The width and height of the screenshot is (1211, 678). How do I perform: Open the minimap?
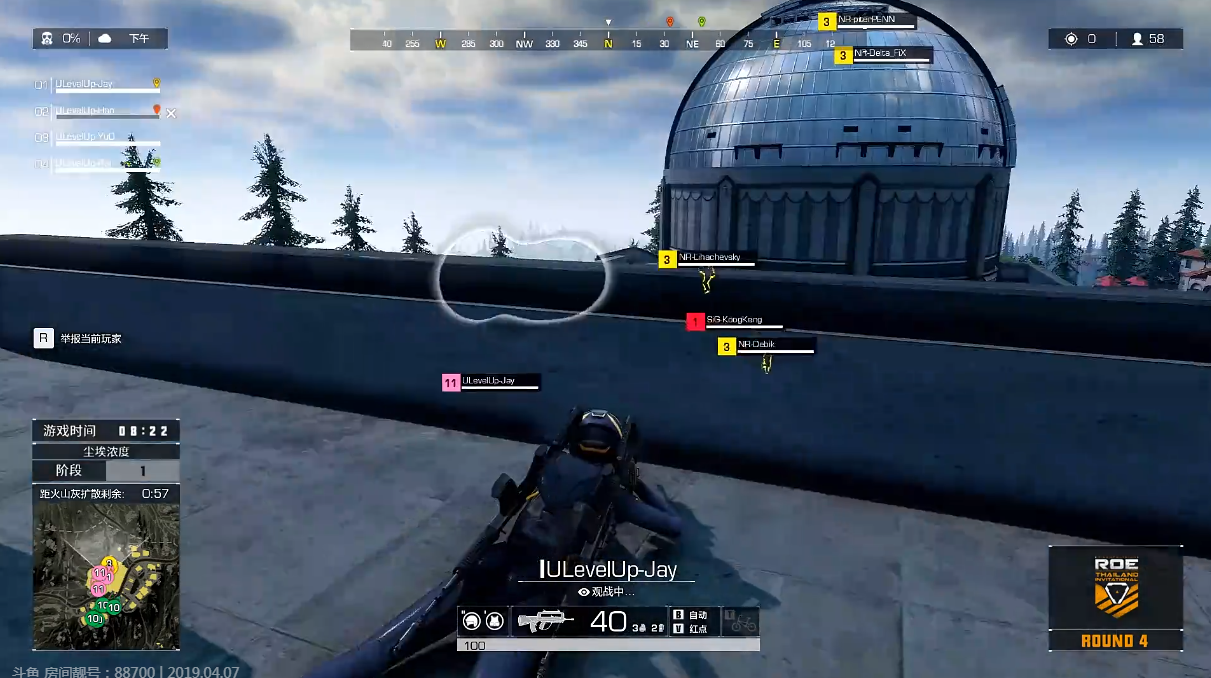pyautogui.click(x=106, y=576)
